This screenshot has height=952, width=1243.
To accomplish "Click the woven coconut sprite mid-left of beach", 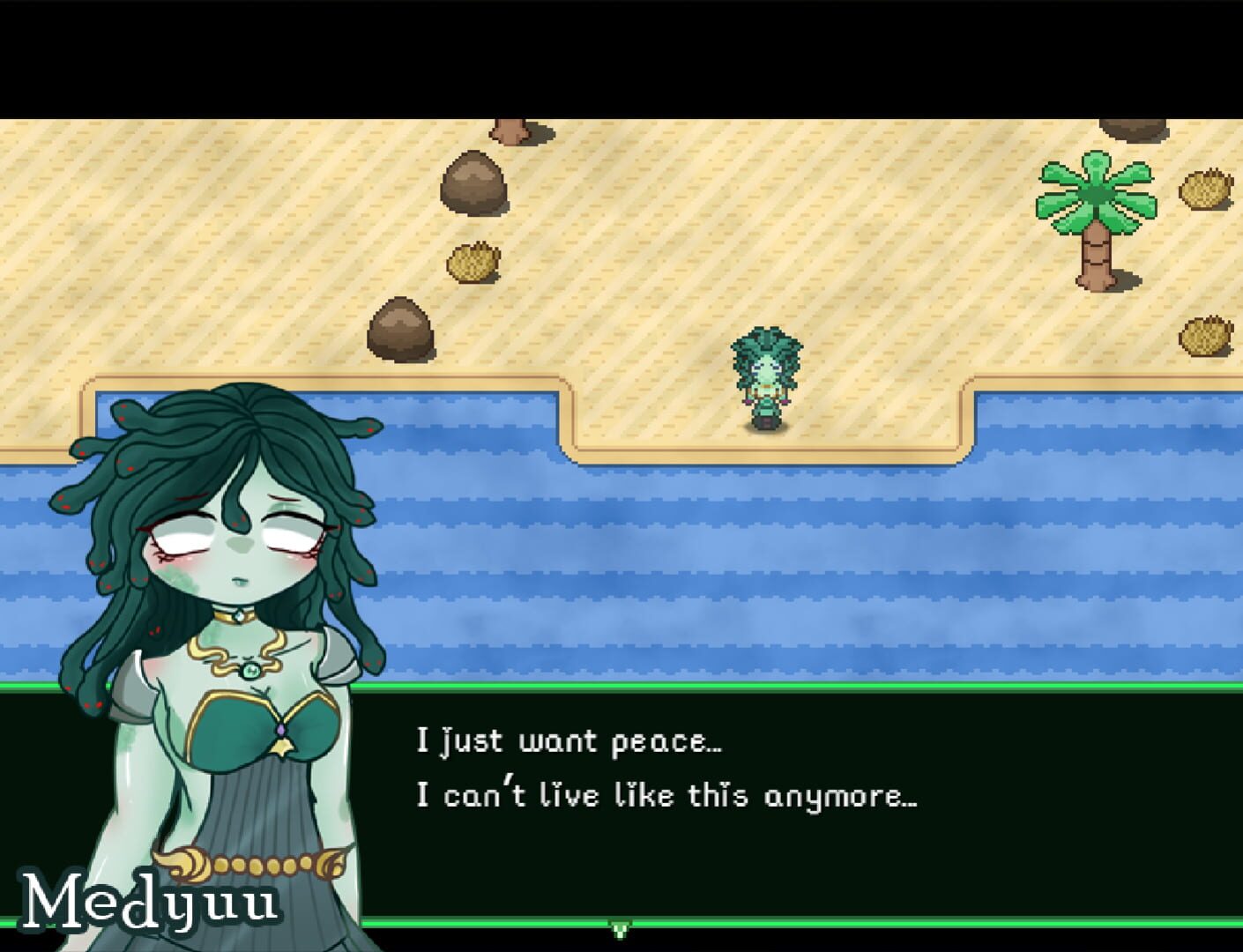I will [472, 262].
